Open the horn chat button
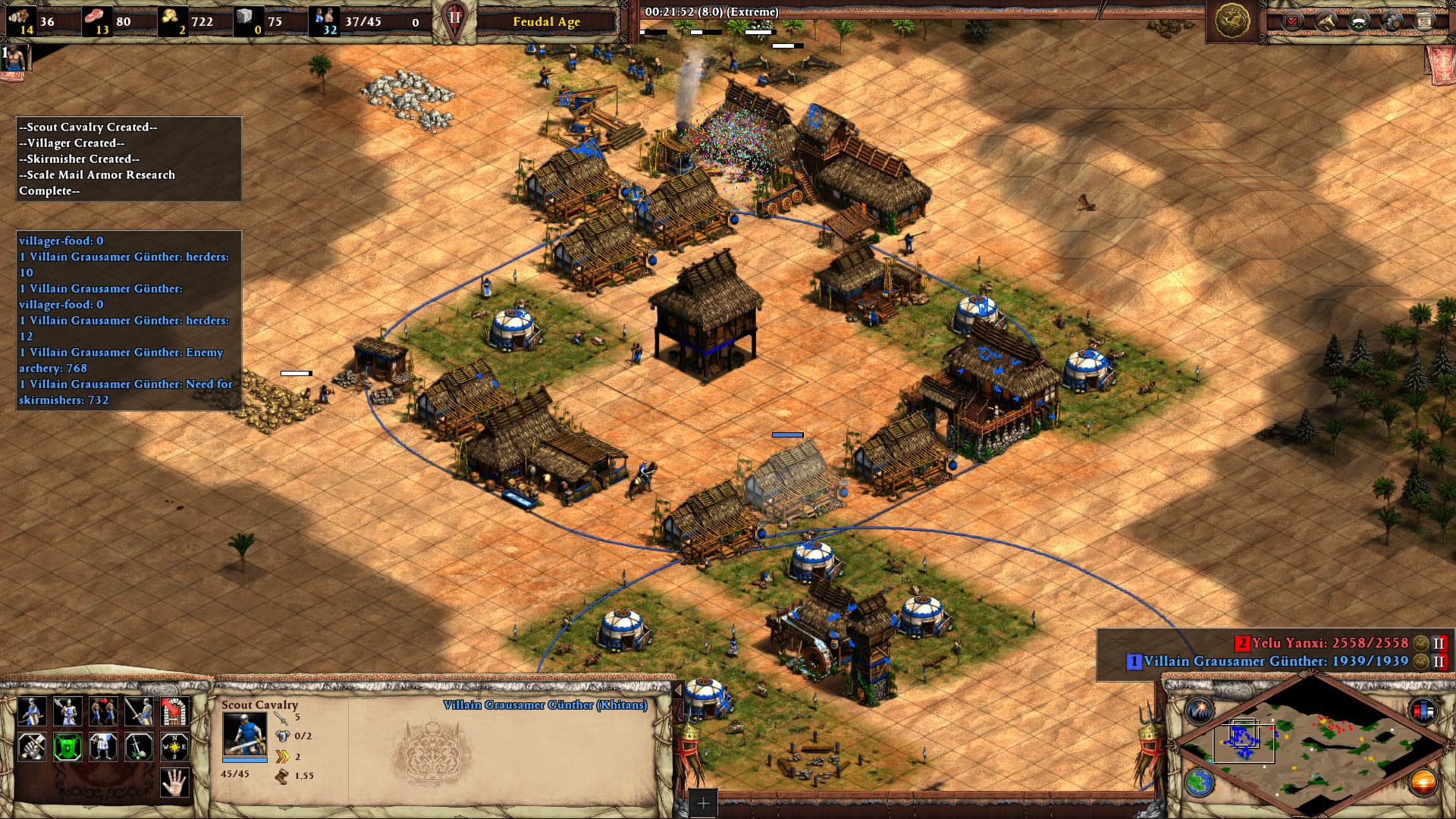The image size is (1456, 819). point(1325,21)
